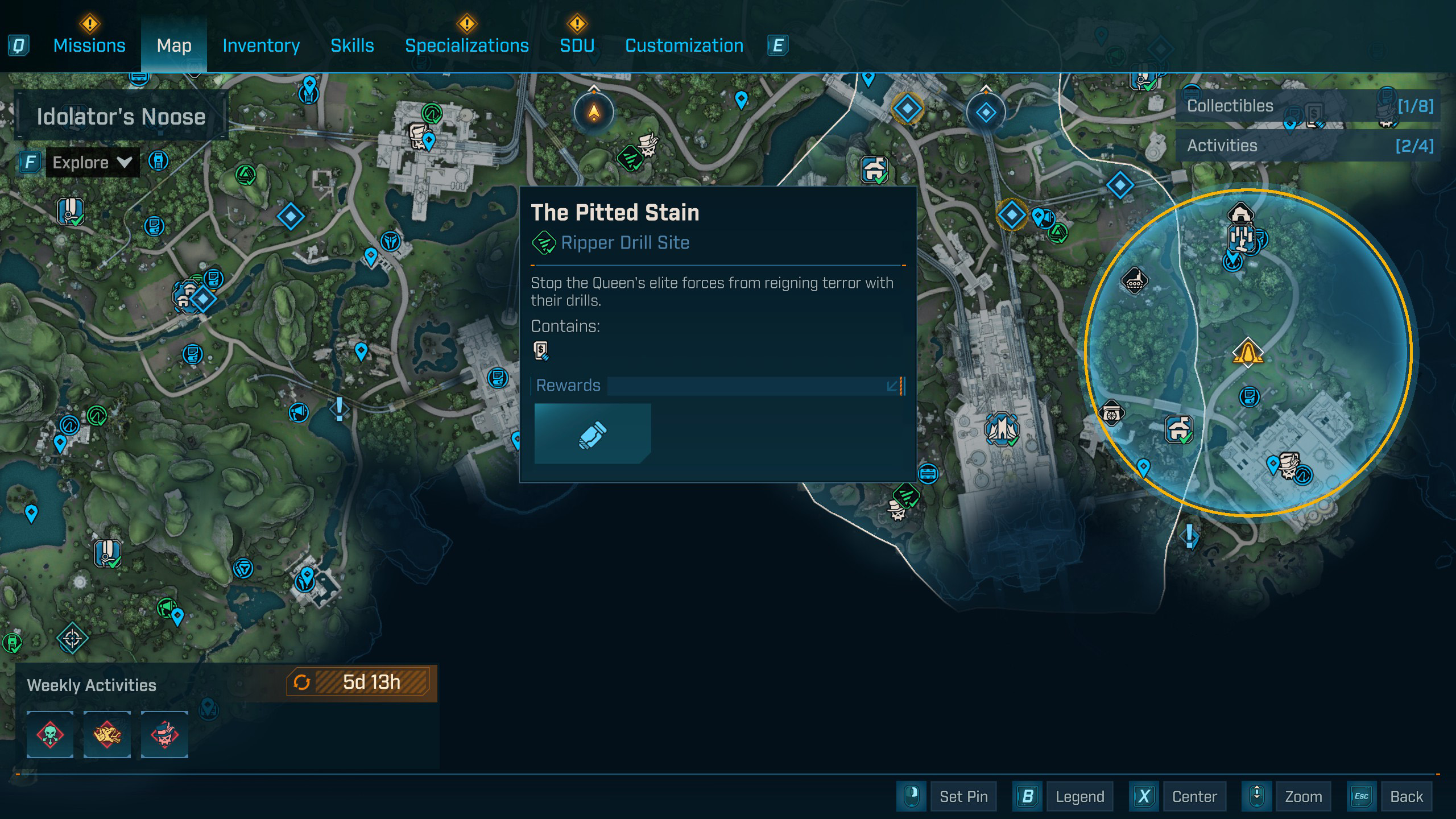Image resolution: width=1456 pixels, height=819 pixels.
Task: Center the map on player
Action: (x=1194, y=796)
